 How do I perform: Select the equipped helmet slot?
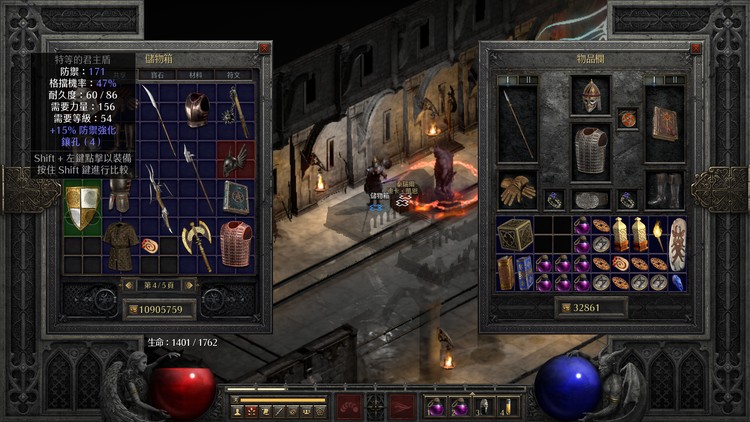pyautogui.click(x=590, y=96)
